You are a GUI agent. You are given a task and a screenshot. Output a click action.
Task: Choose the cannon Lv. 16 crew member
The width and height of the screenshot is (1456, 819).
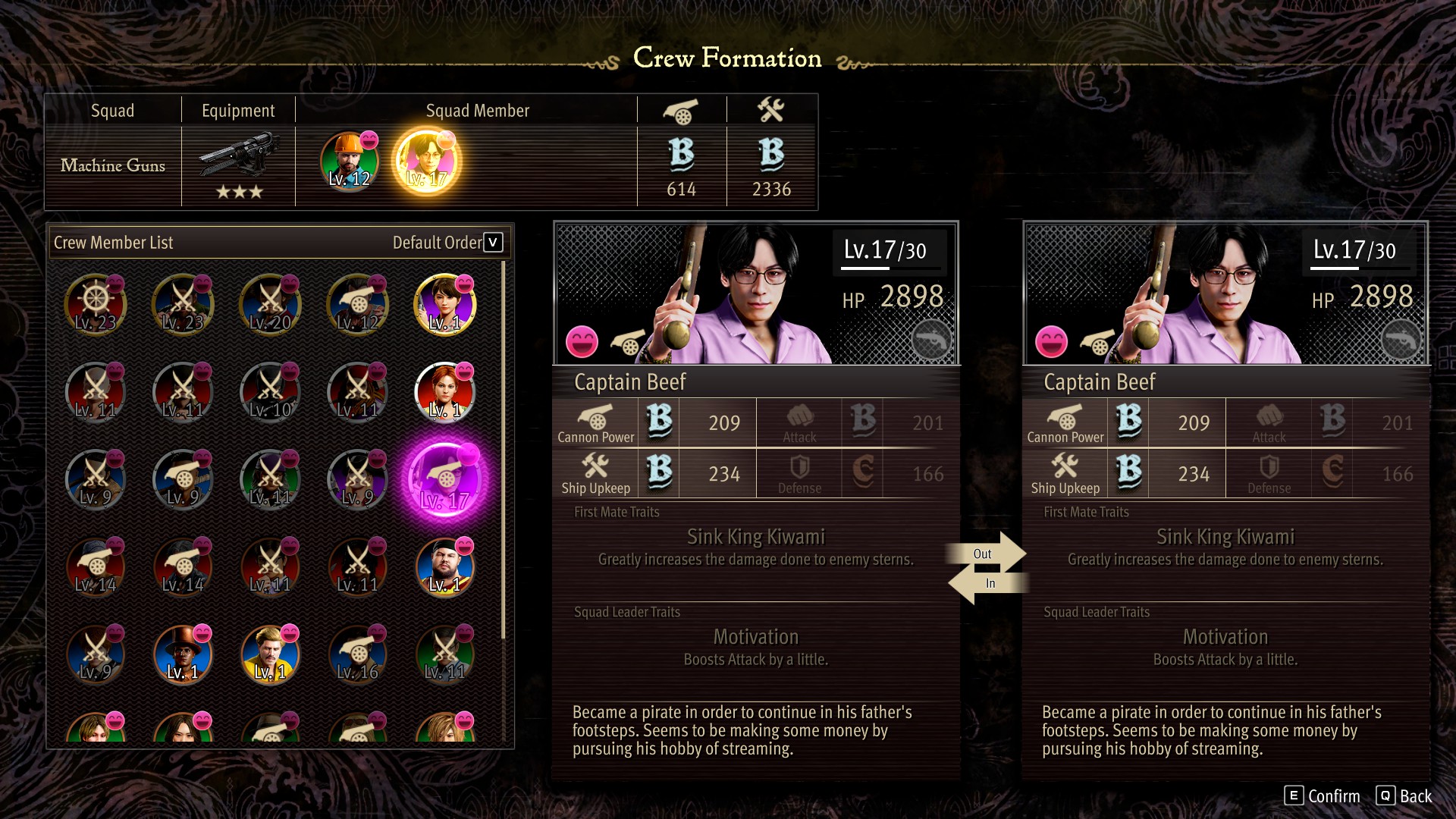pos(358,654)
